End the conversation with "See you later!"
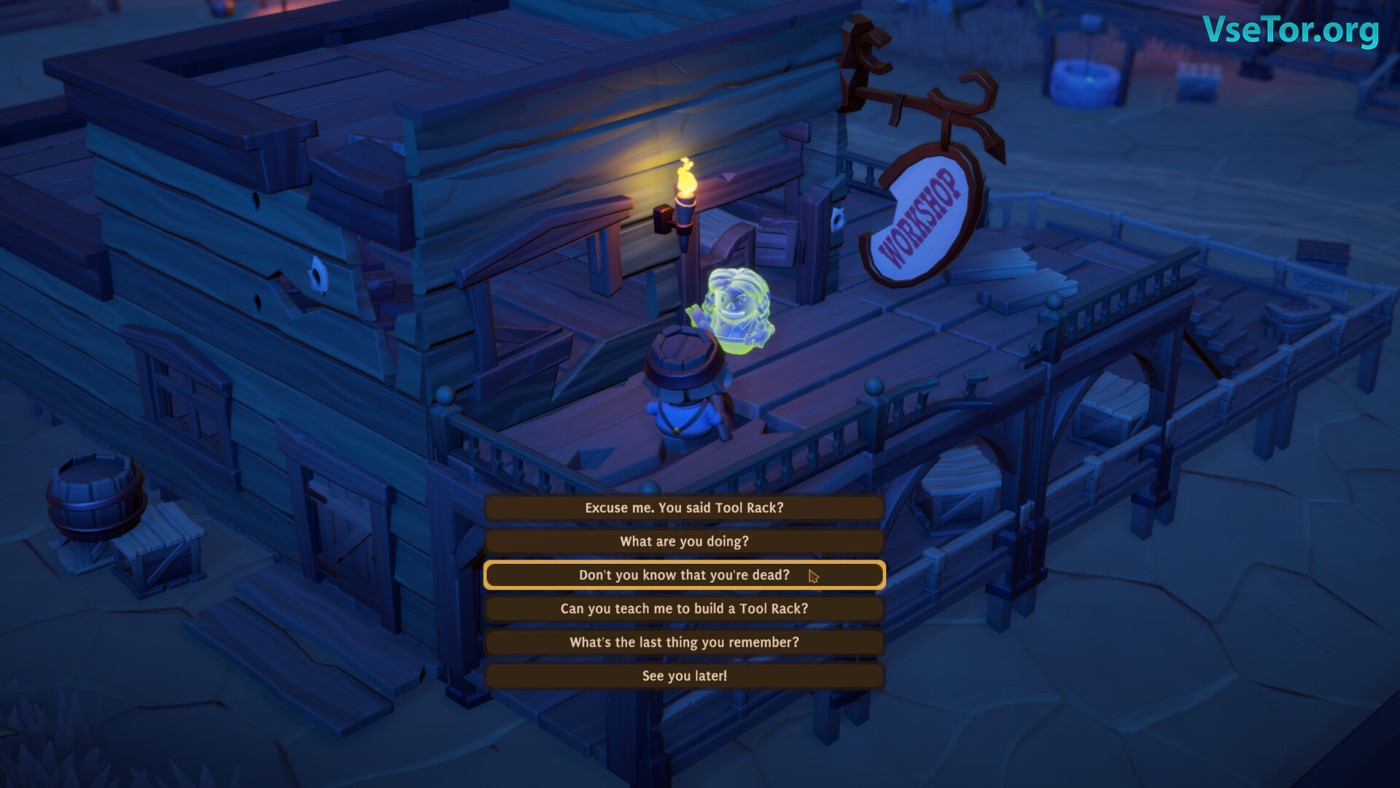Screen dimensions: 1400x788 point(684,676)
